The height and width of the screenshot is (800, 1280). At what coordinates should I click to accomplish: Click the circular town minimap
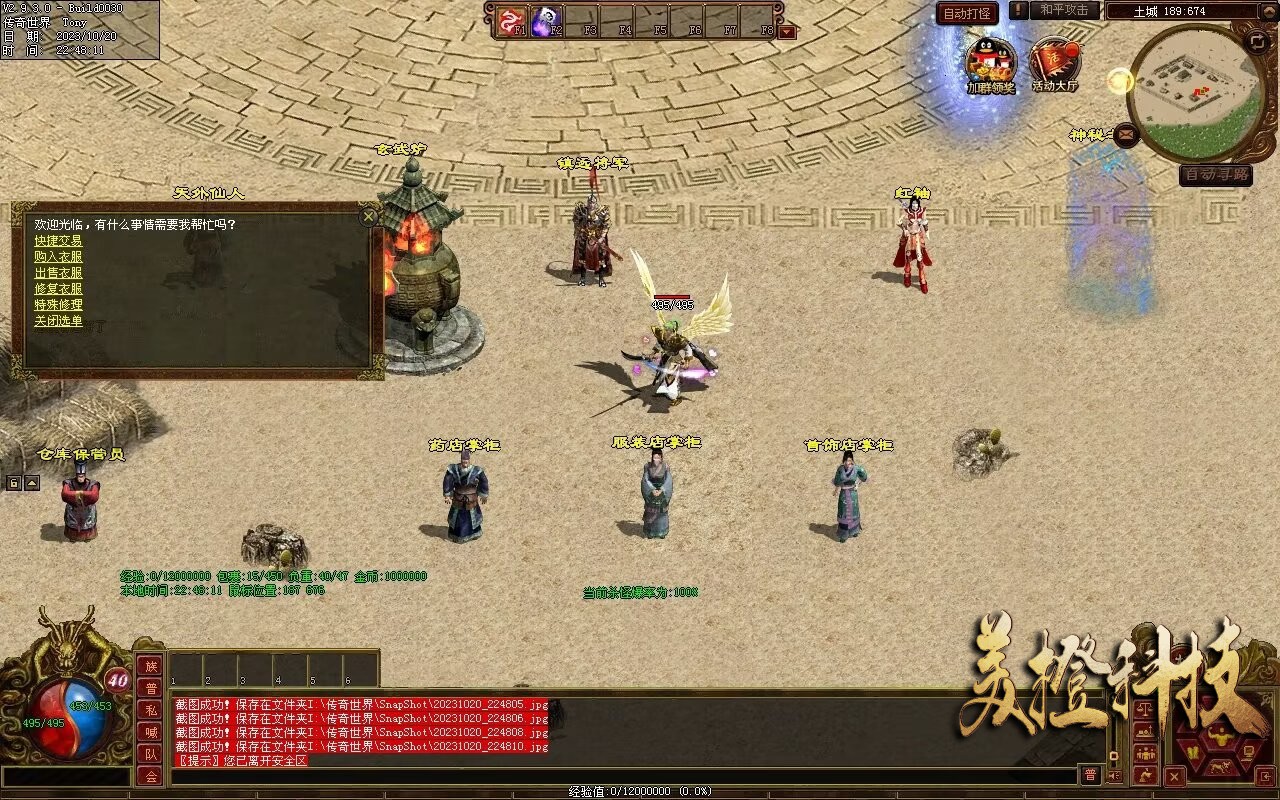pyautogui.click(x=1196, y=92)
